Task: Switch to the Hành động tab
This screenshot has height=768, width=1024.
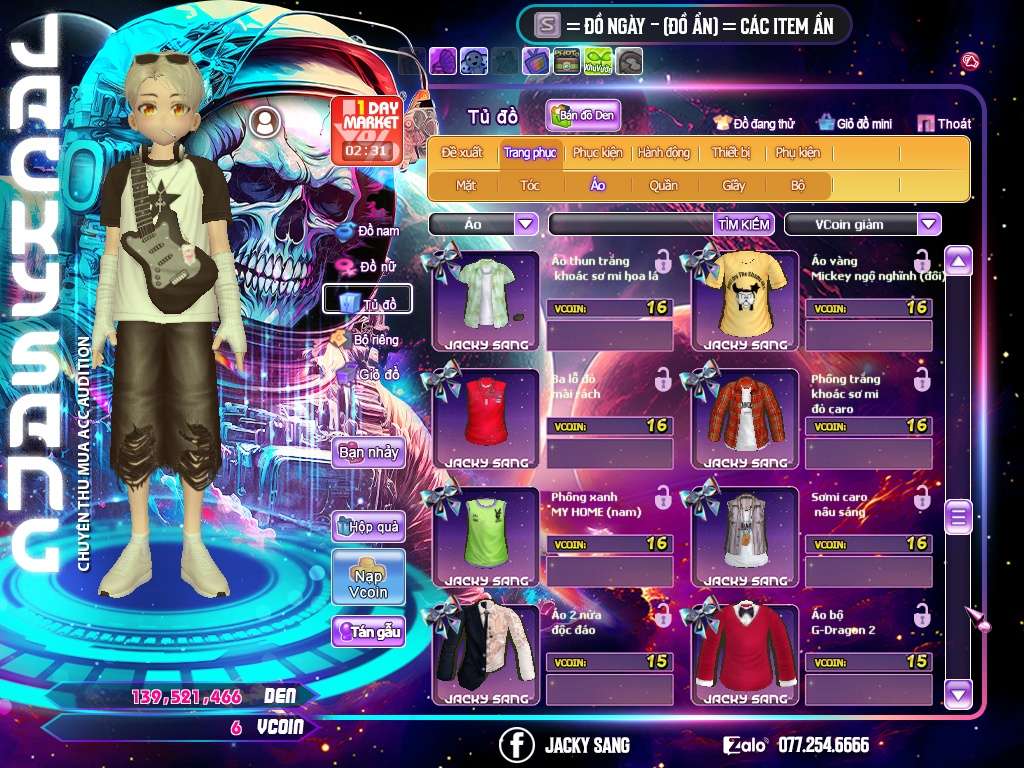Action: [x=663, y=153]
